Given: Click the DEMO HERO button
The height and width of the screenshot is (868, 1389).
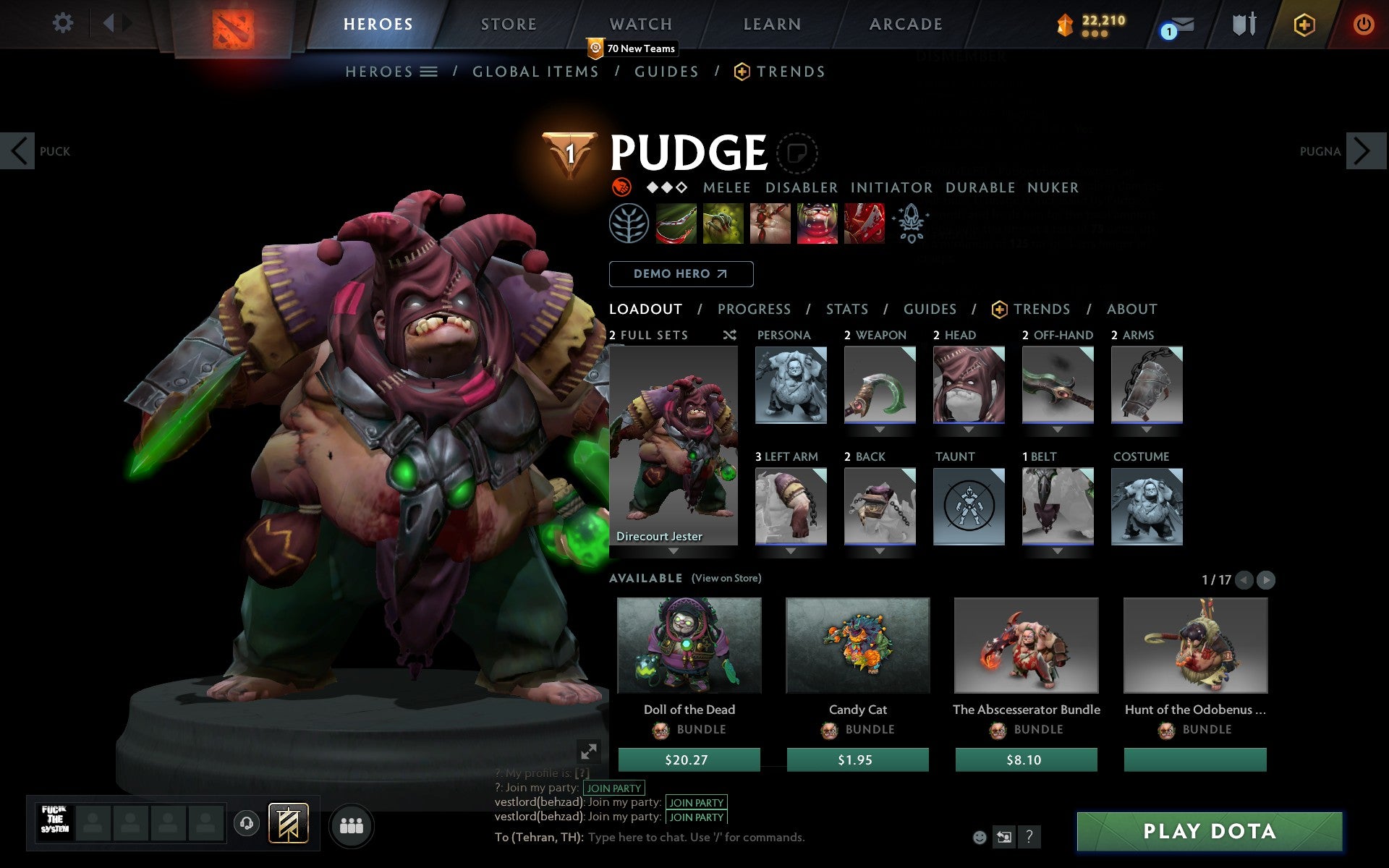Looking at the screenshot, I should 681,273.
